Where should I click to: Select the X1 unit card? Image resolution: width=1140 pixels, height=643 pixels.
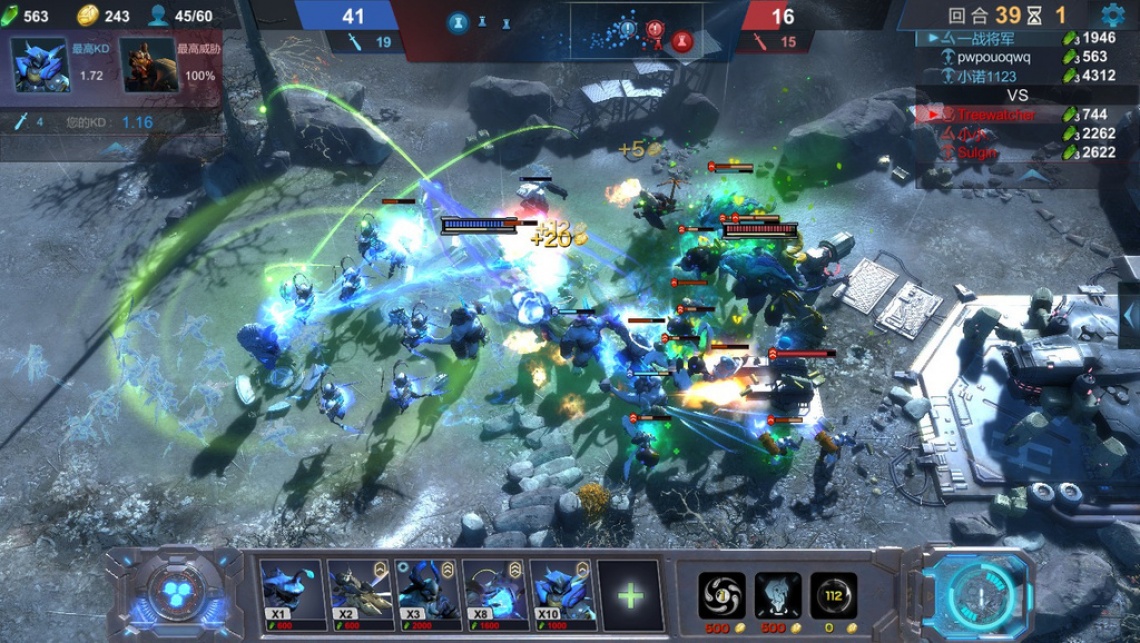(291, 594)
